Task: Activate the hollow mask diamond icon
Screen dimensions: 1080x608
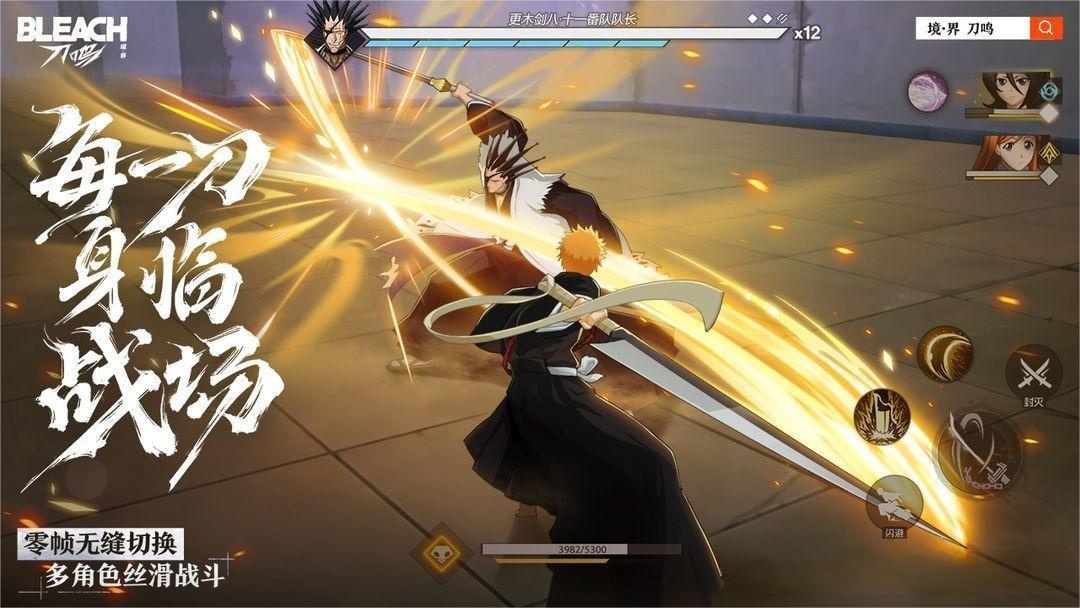Action: [440, 554]
